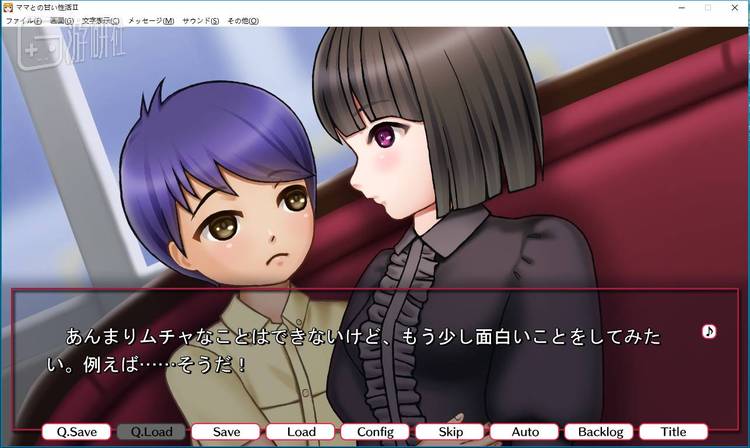Open the Save screen
This screenshot has height=448, width=750.
tap(226, 432)
